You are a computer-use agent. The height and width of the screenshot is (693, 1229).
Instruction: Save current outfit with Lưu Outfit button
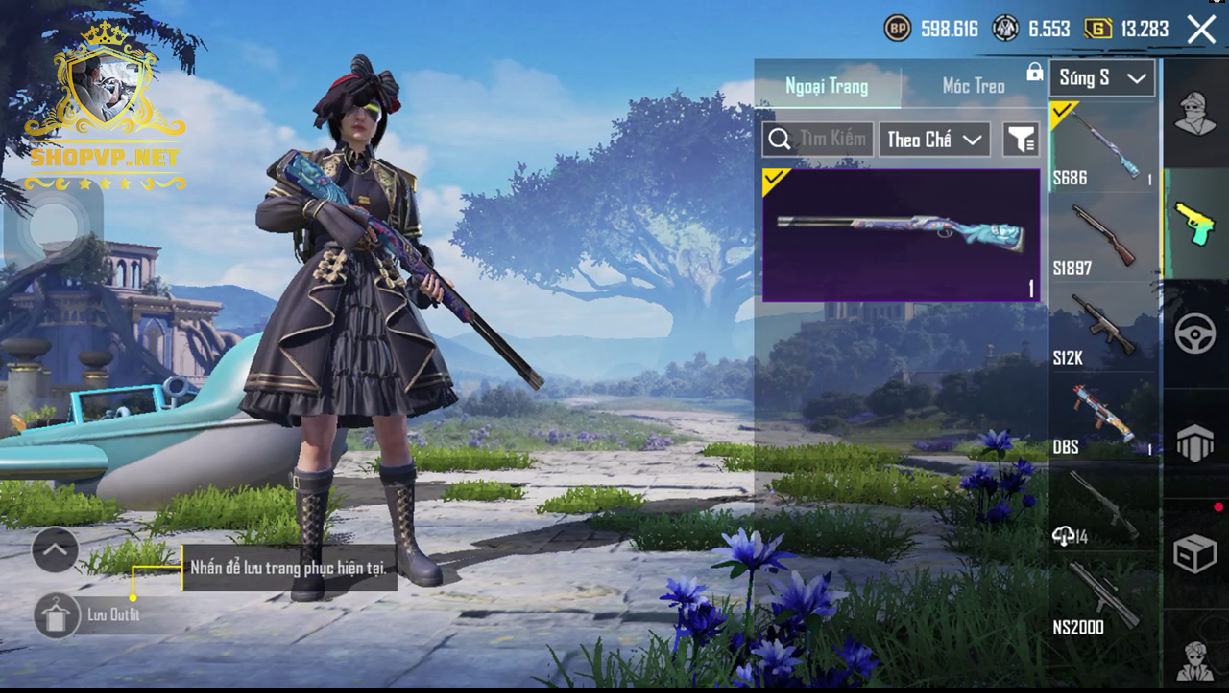(x=59, y=615)
